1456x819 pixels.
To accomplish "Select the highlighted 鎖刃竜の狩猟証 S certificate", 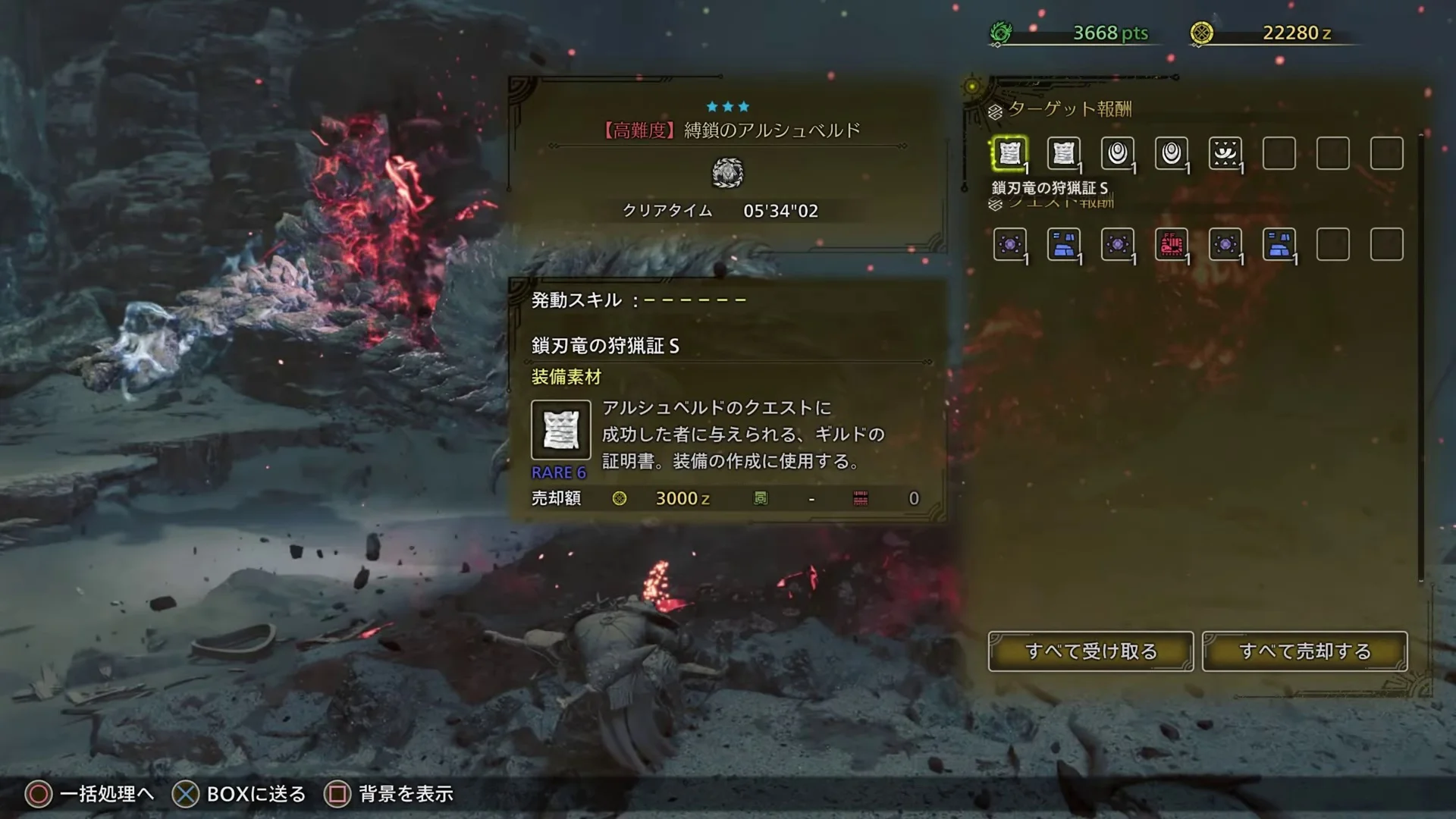I will click(x=1009, y=154).
